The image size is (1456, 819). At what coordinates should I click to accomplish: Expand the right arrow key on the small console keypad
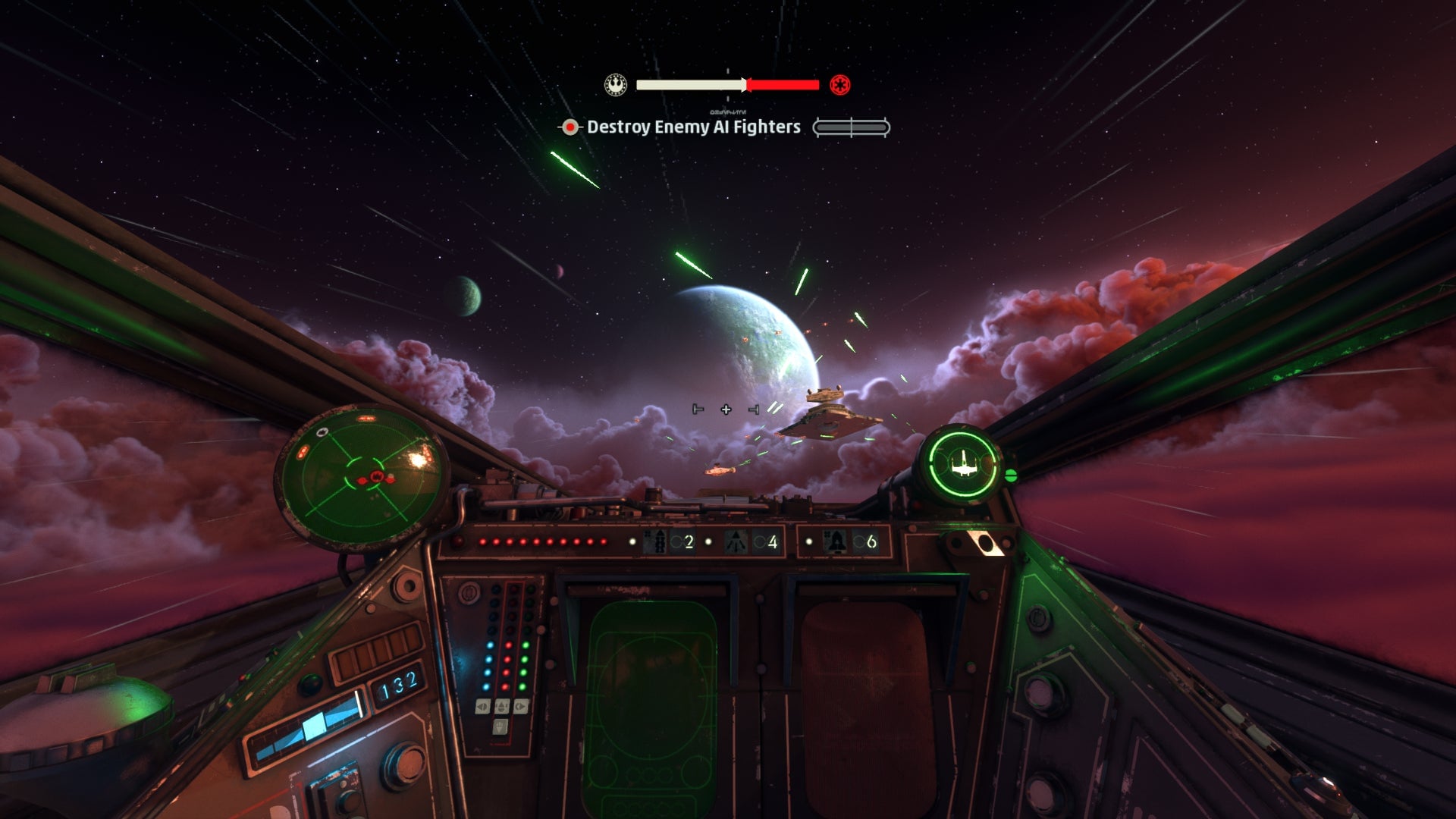point(521,706)
